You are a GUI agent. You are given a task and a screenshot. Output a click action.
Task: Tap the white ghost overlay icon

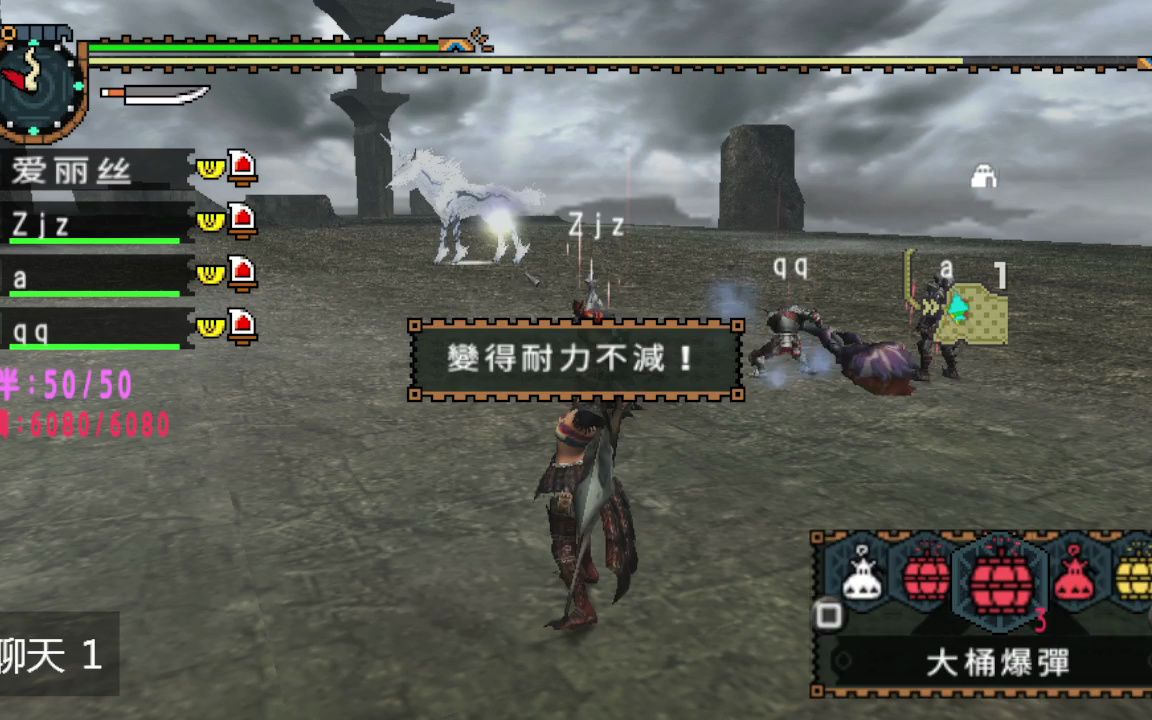984,178
